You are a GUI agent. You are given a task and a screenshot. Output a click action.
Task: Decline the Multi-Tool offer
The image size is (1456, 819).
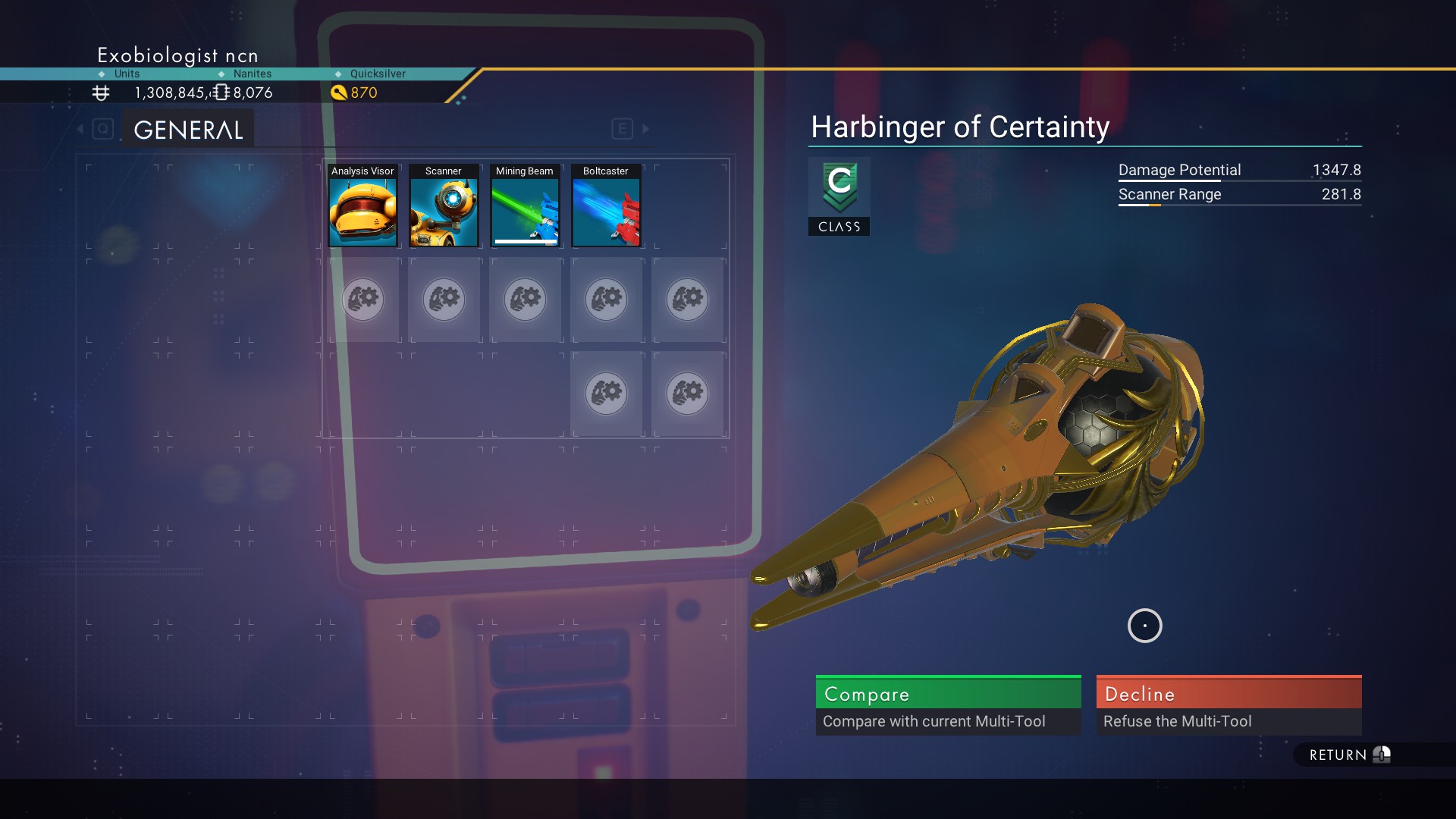pos(1228,704)
